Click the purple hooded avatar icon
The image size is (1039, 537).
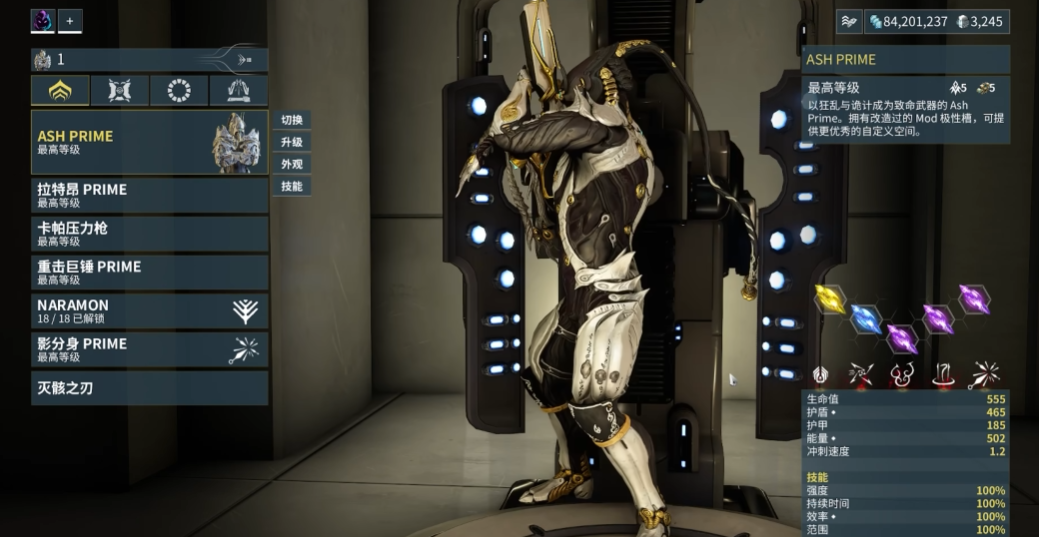click(x=43, y=20)
